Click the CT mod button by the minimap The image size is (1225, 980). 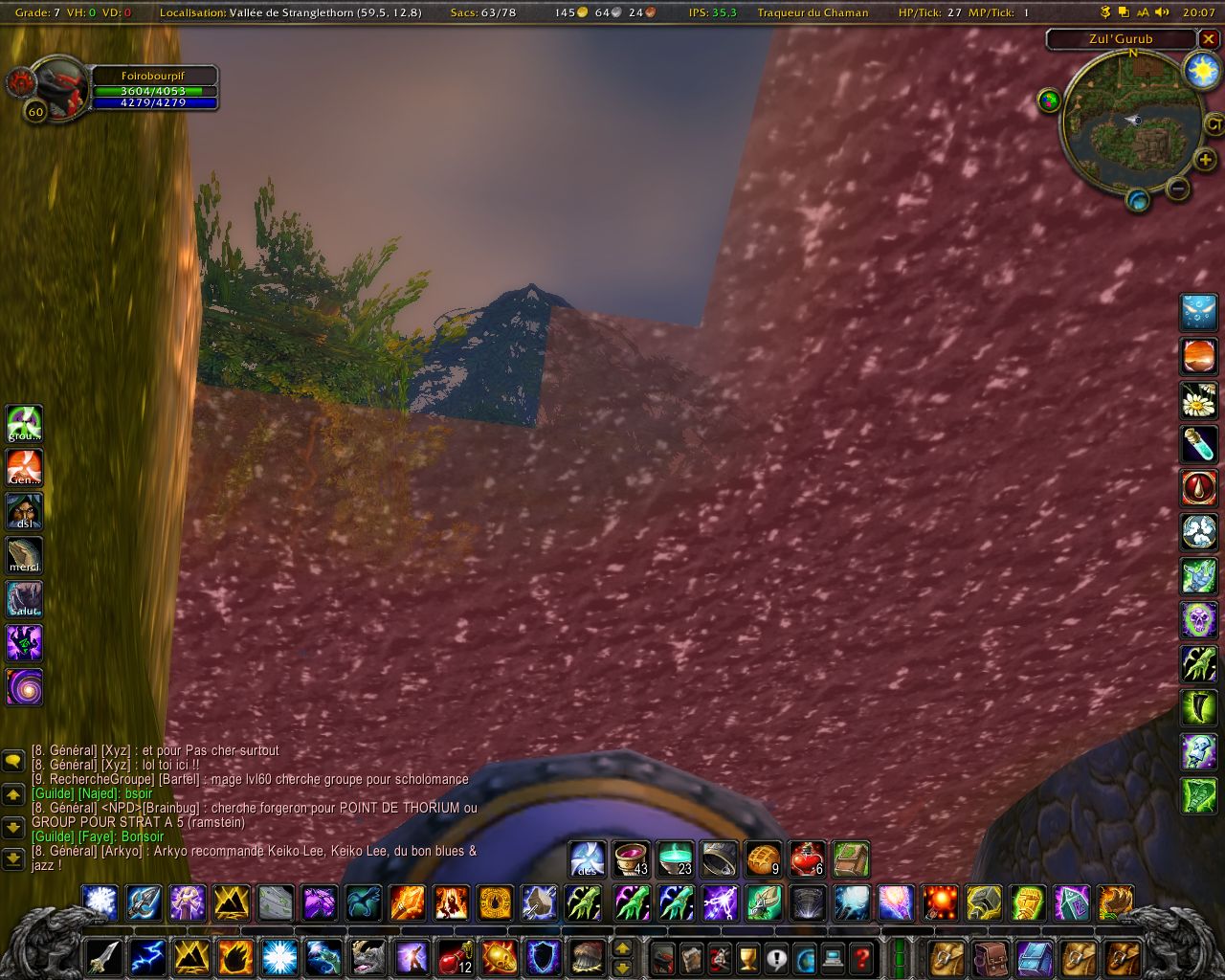(1214, 123)
